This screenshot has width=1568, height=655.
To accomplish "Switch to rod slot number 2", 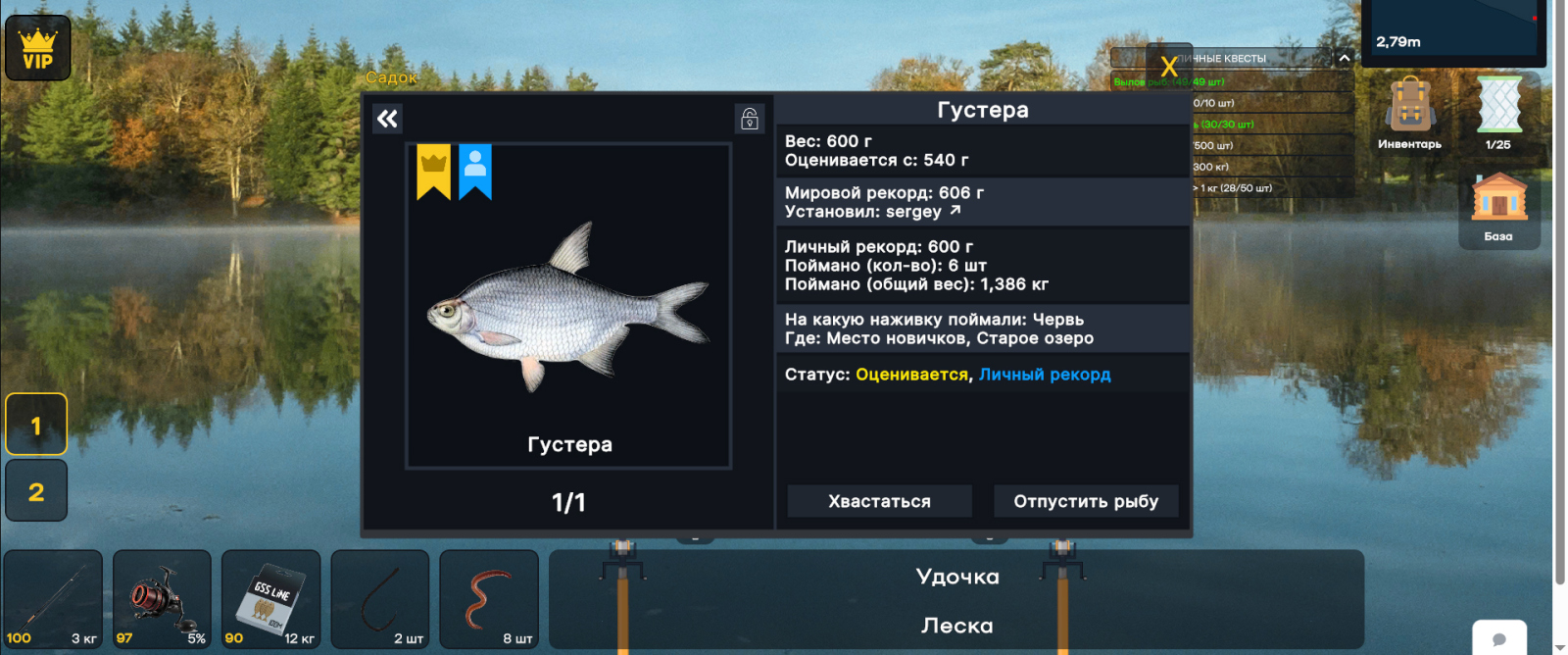I will (x=36, y=490).
